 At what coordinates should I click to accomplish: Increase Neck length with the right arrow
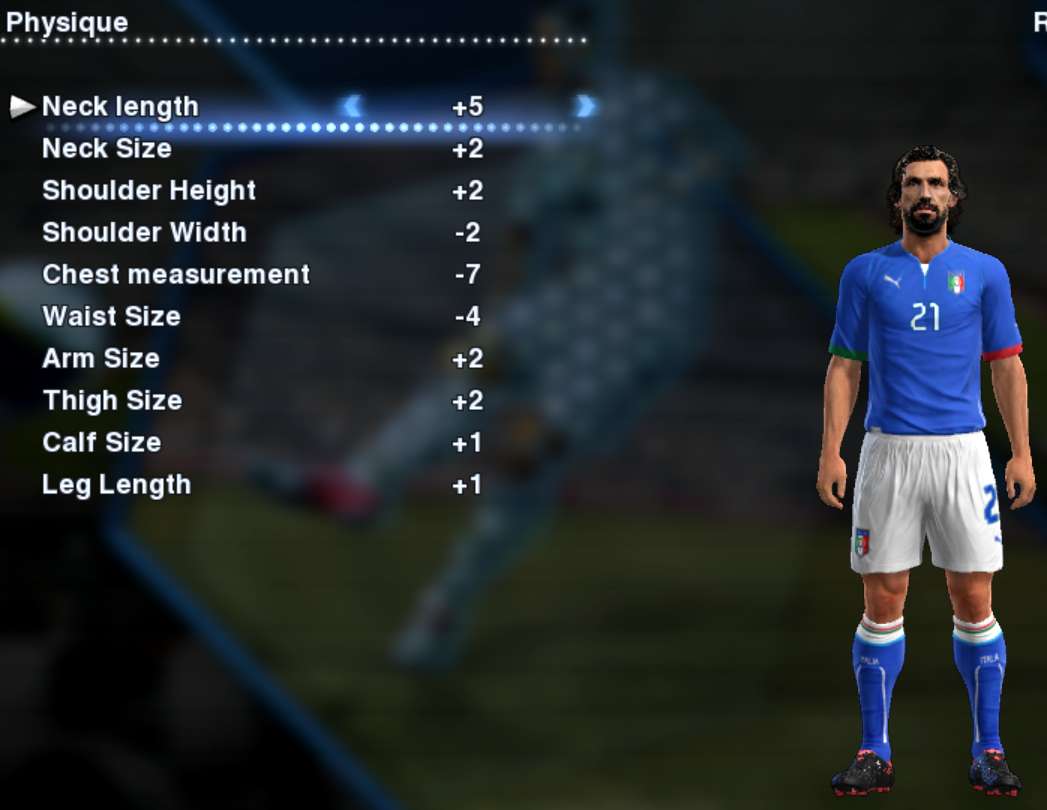586,106
